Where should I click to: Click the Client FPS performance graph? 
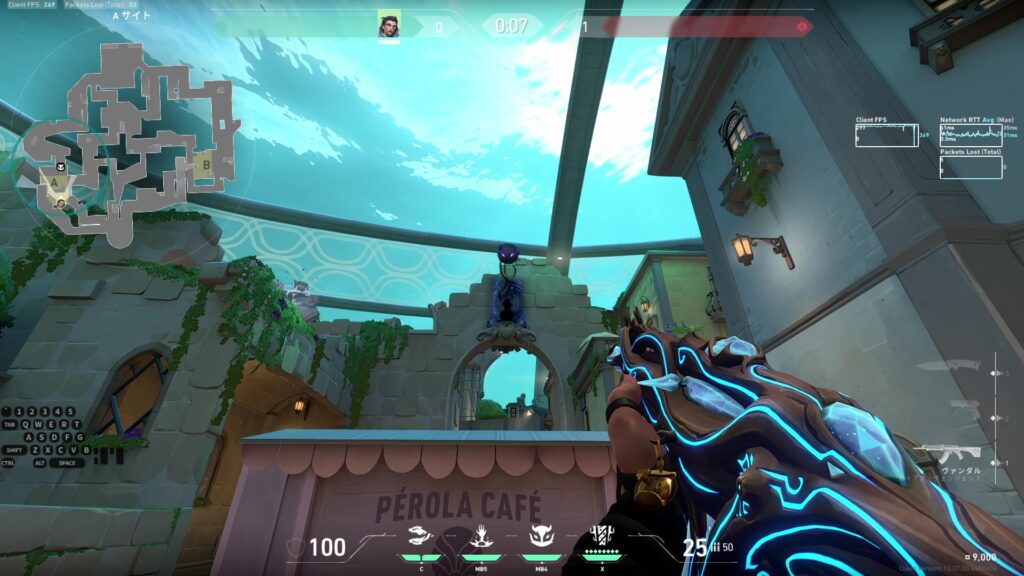(886, 135)
